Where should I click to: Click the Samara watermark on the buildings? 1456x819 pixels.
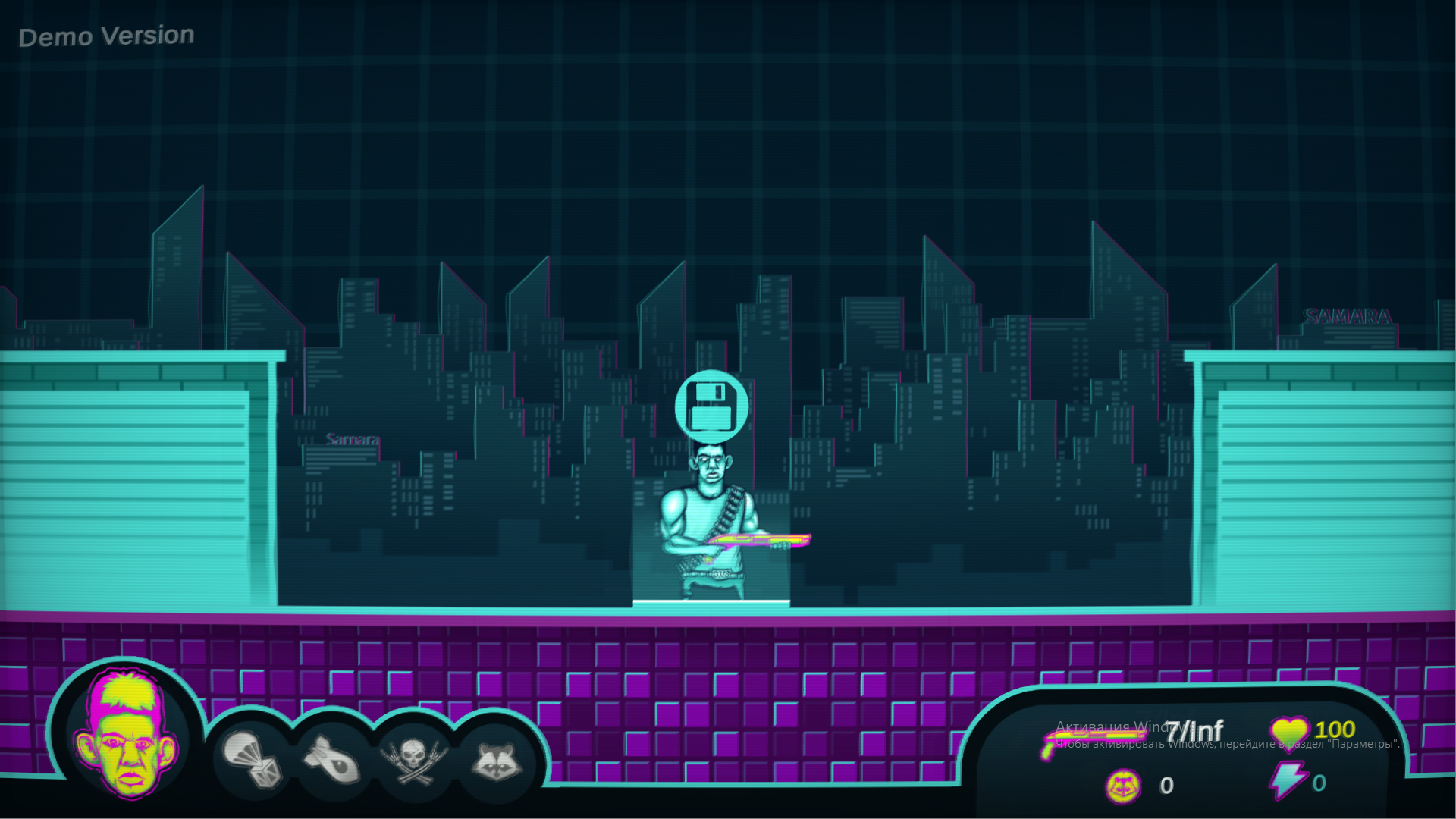pyautogui.click(x=352, y=438)
